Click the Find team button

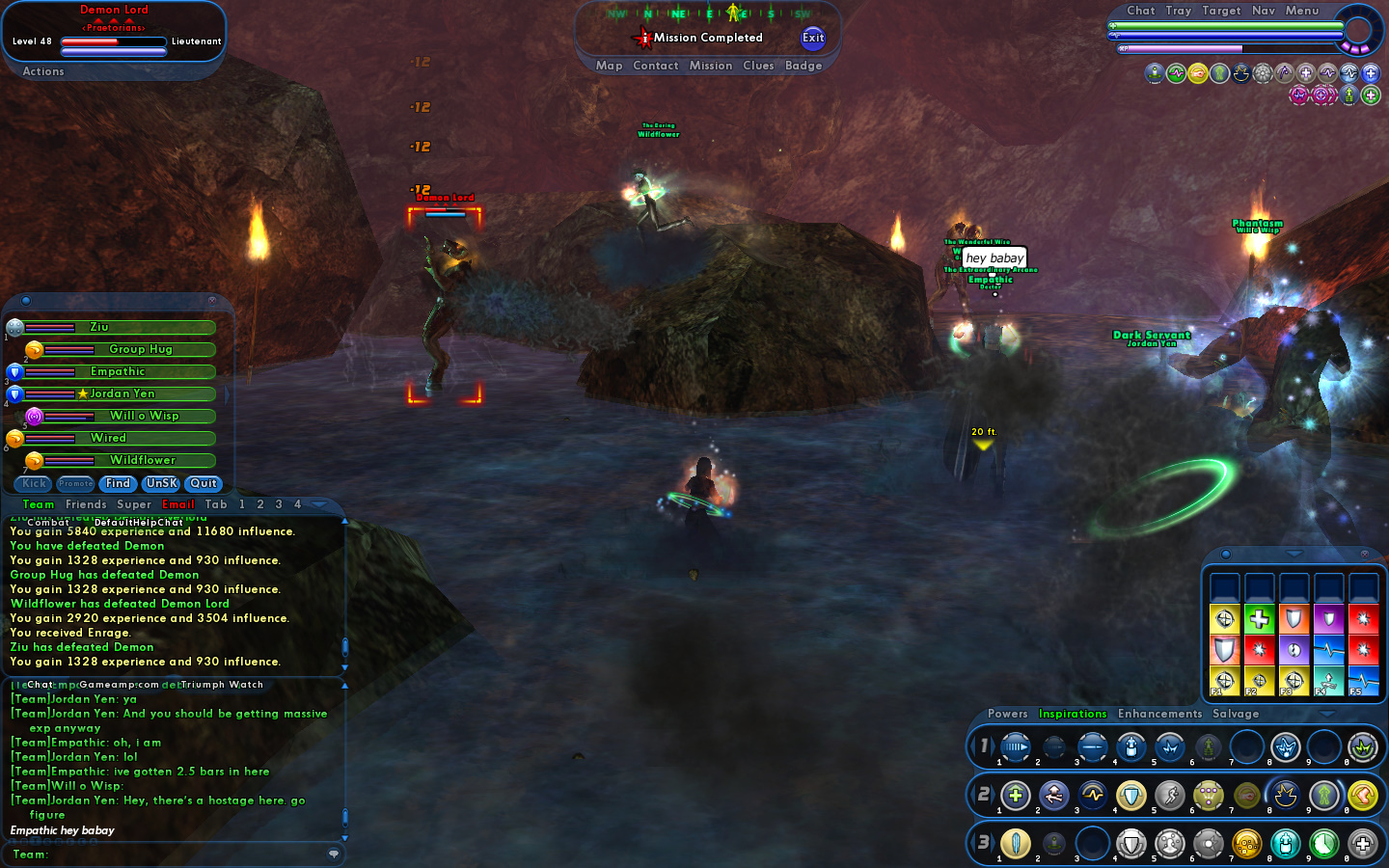118,483
